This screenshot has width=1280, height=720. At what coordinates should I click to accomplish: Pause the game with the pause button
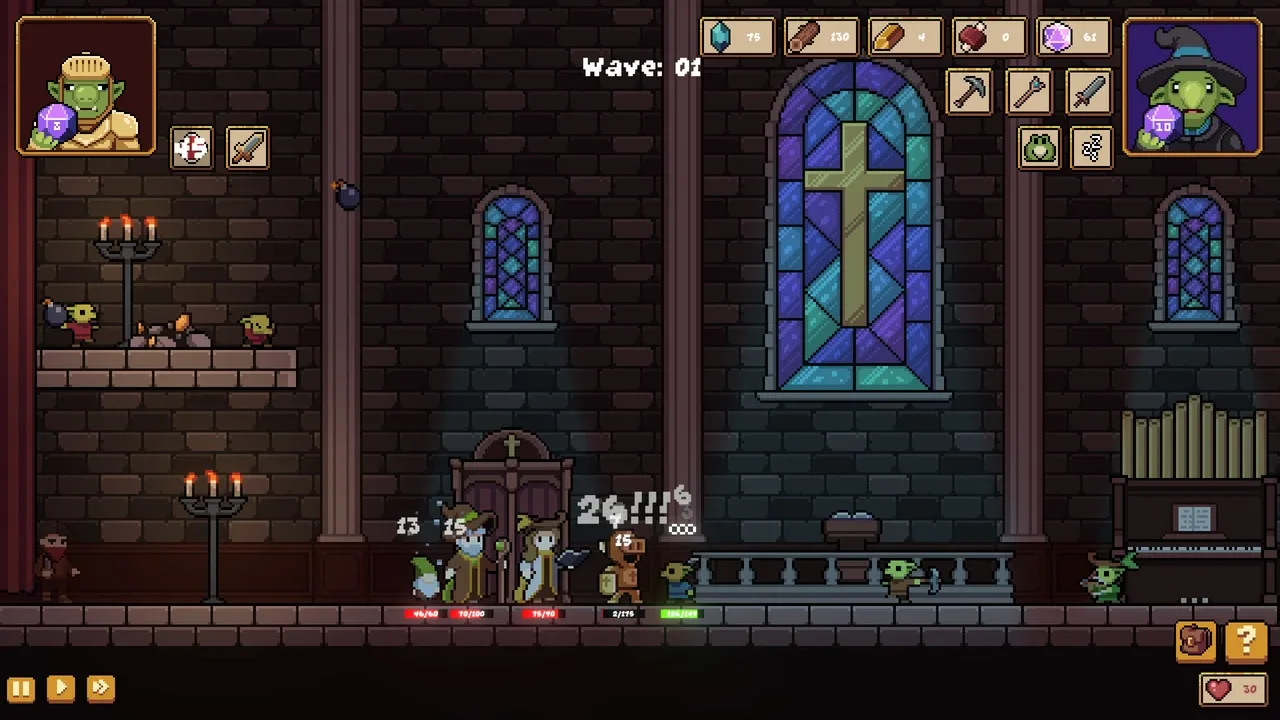(21, 688)
